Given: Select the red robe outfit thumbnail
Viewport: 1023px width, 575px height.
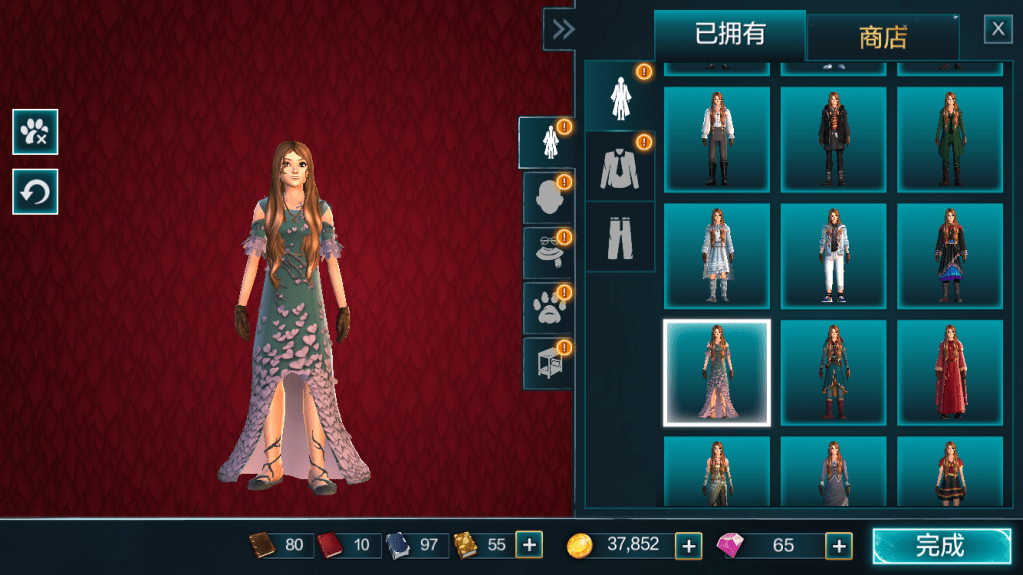Looking at the screenshot, I should [x=949, y=373].
